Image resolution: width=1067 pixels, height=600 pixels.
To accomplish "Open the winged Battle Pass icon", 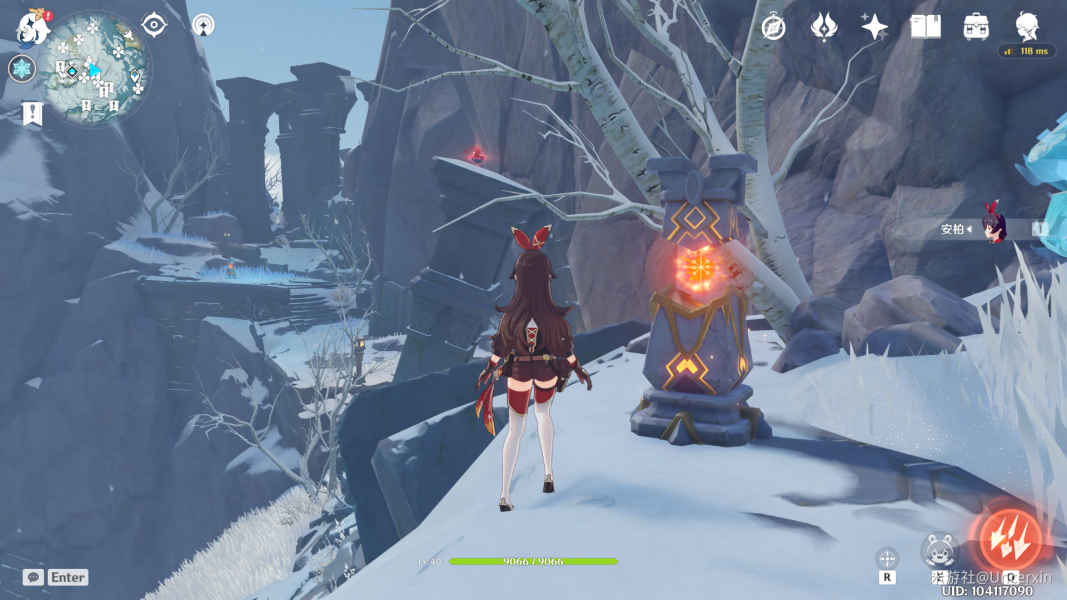I will coord(824,27).
